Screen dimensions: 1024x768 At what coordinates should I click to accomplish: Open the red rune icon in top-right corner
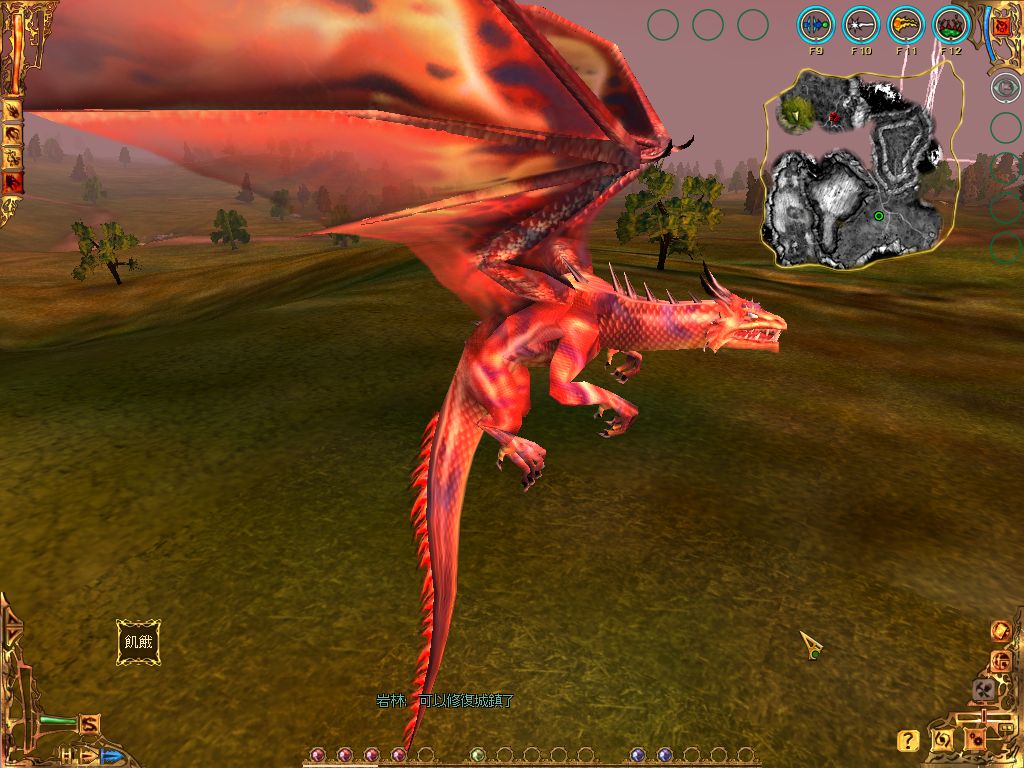[1002, 27]
